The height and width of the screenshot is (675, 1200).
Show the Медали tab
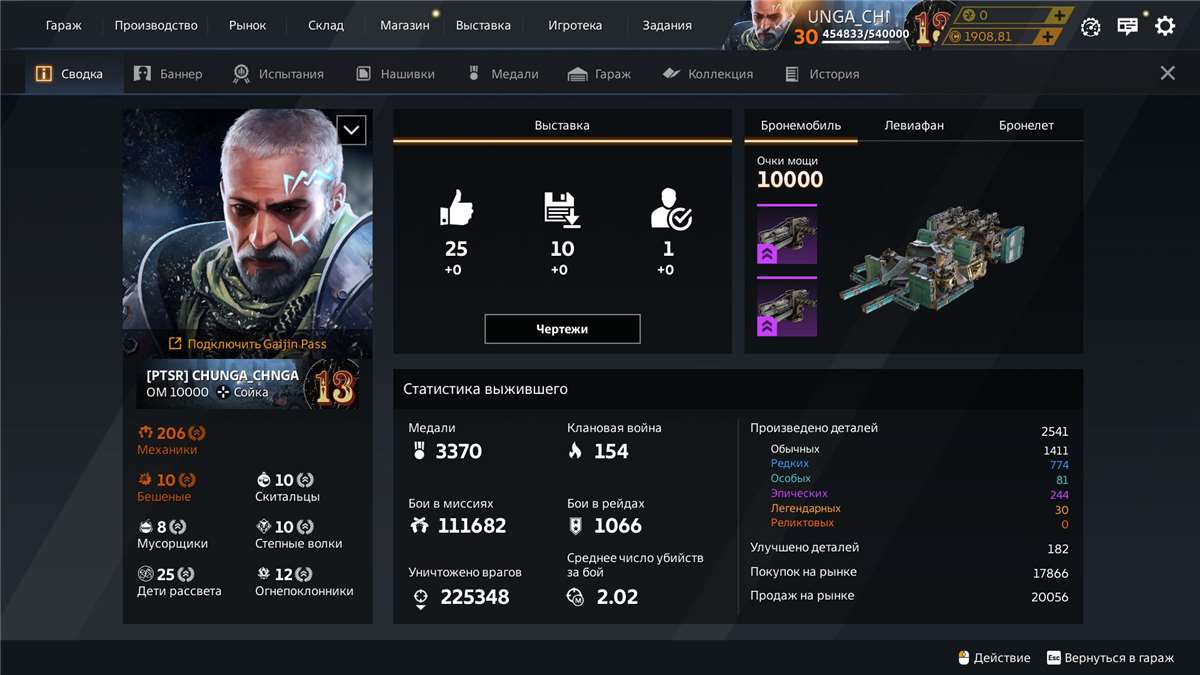pyautogui.click(x=503, y=74)
